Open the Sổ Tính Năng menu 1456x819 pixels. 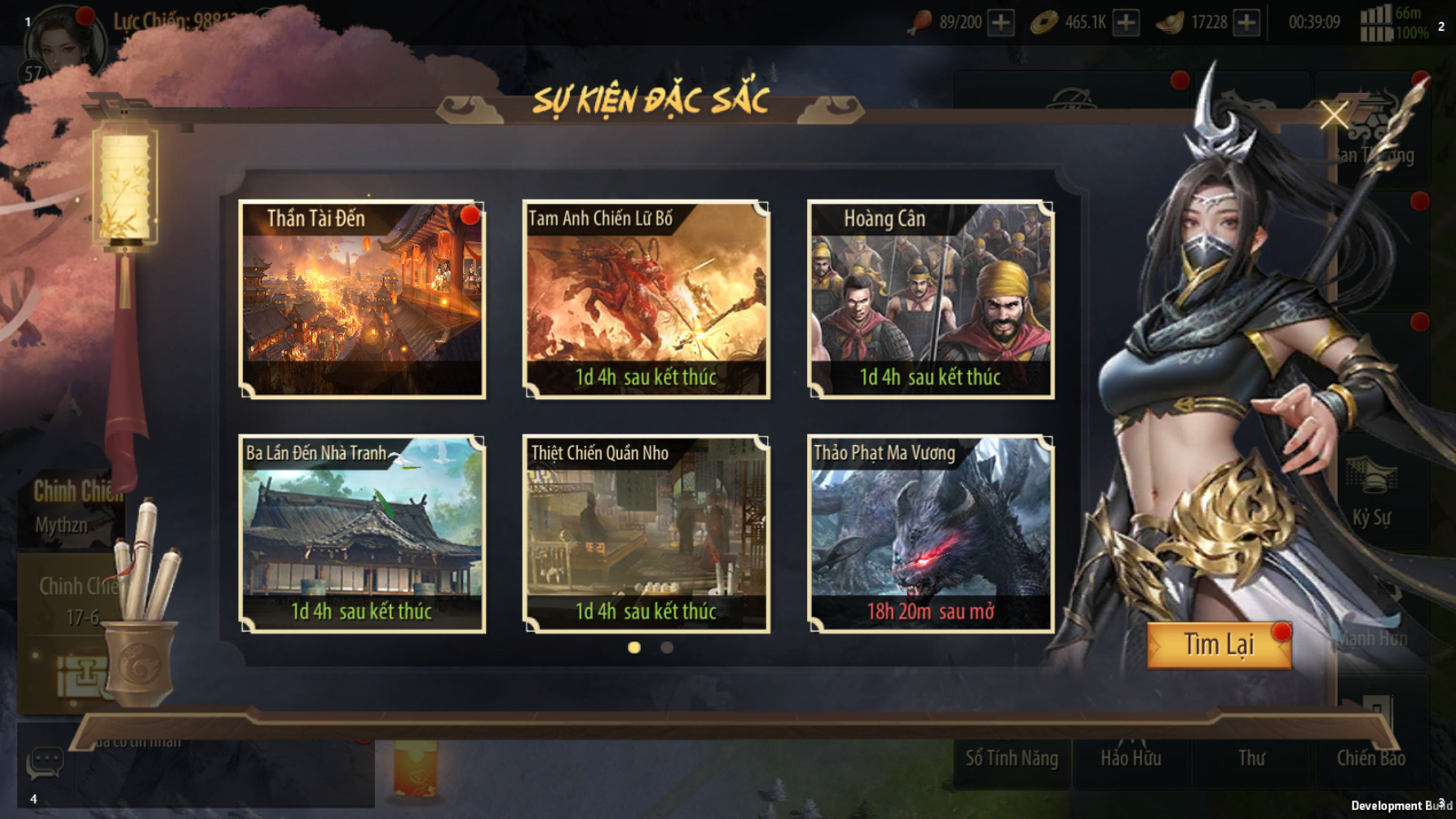click(x=1012, y=758)
